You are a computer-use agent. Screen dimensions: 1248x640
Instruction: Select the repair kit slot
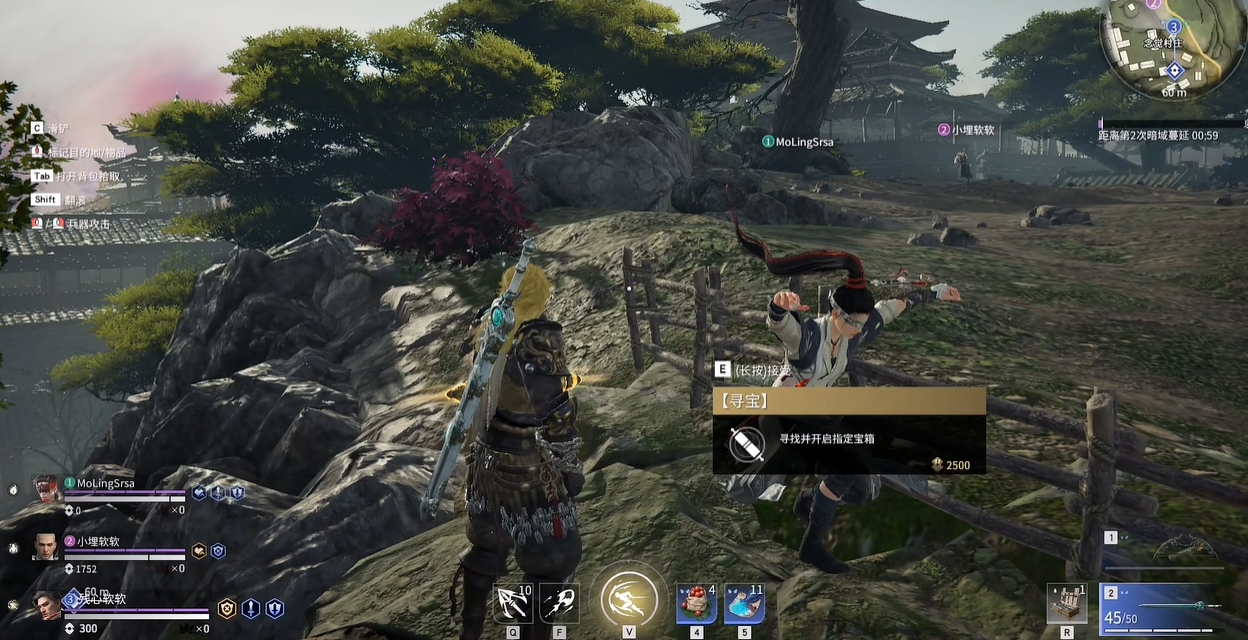click(1067, 603)
